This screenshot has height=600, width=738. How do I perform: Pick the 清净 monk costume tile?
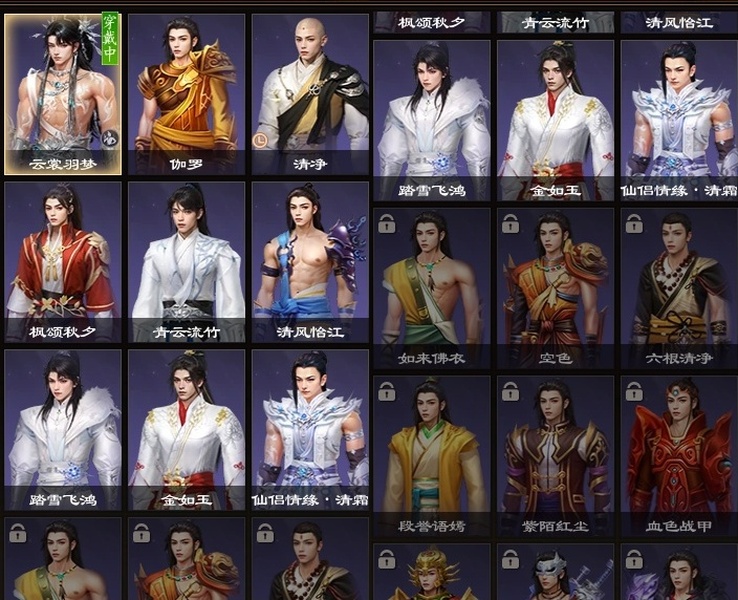309,92
